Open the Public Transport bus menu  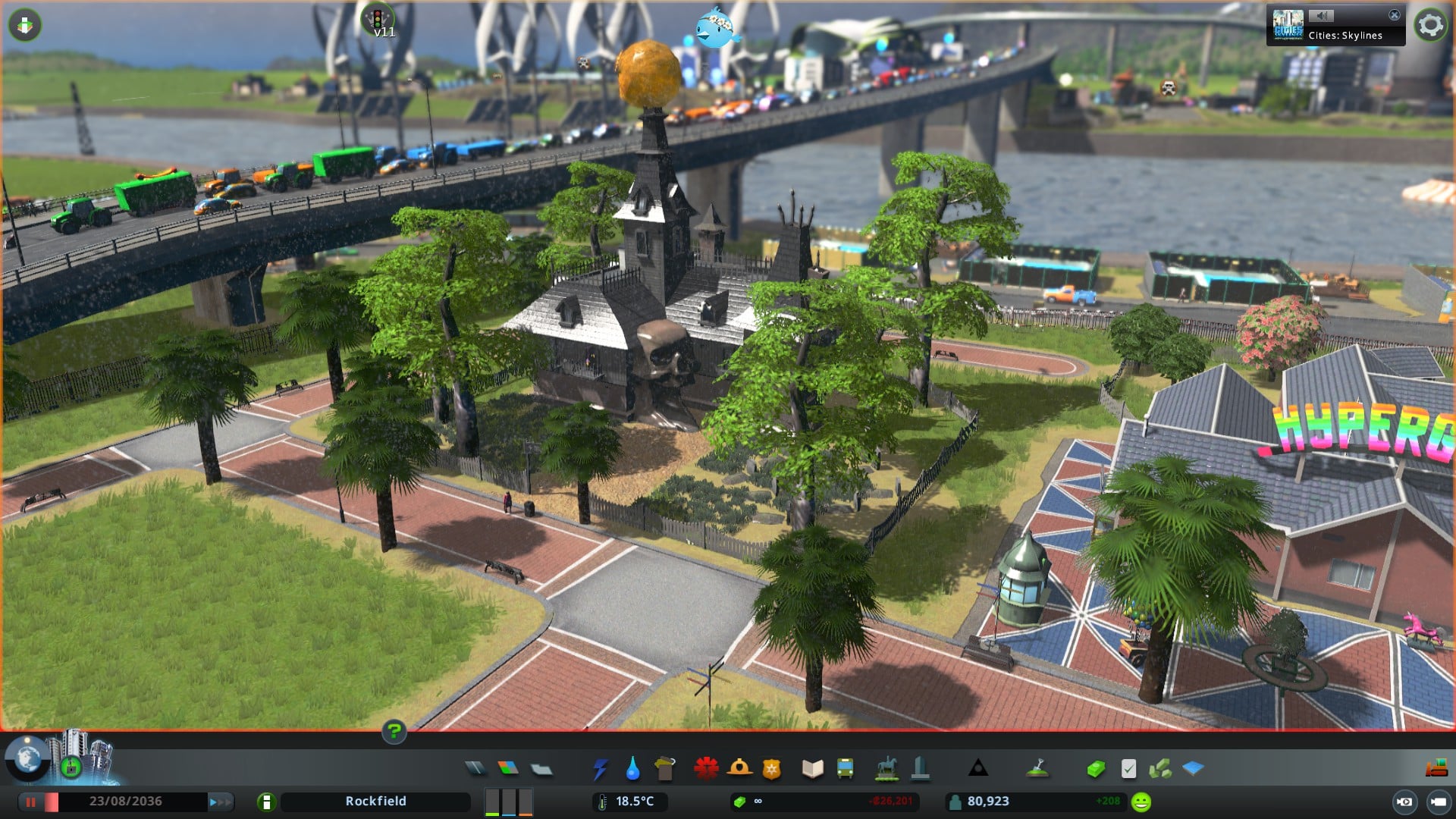(x=845, y=769)
